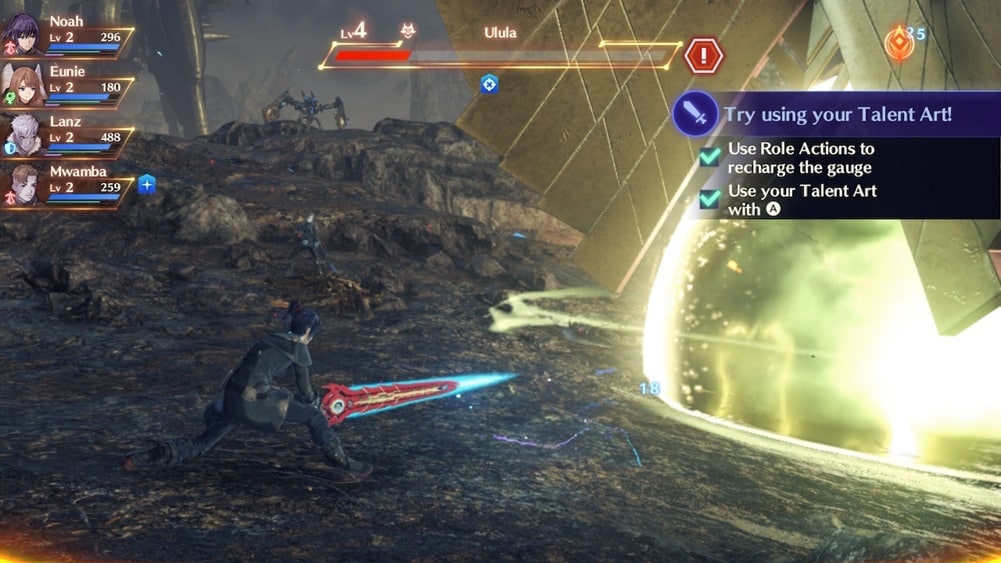Select the Ulula enemy target bar
The width and height of the screenshot is (1001, 563).
pos(500,56)
